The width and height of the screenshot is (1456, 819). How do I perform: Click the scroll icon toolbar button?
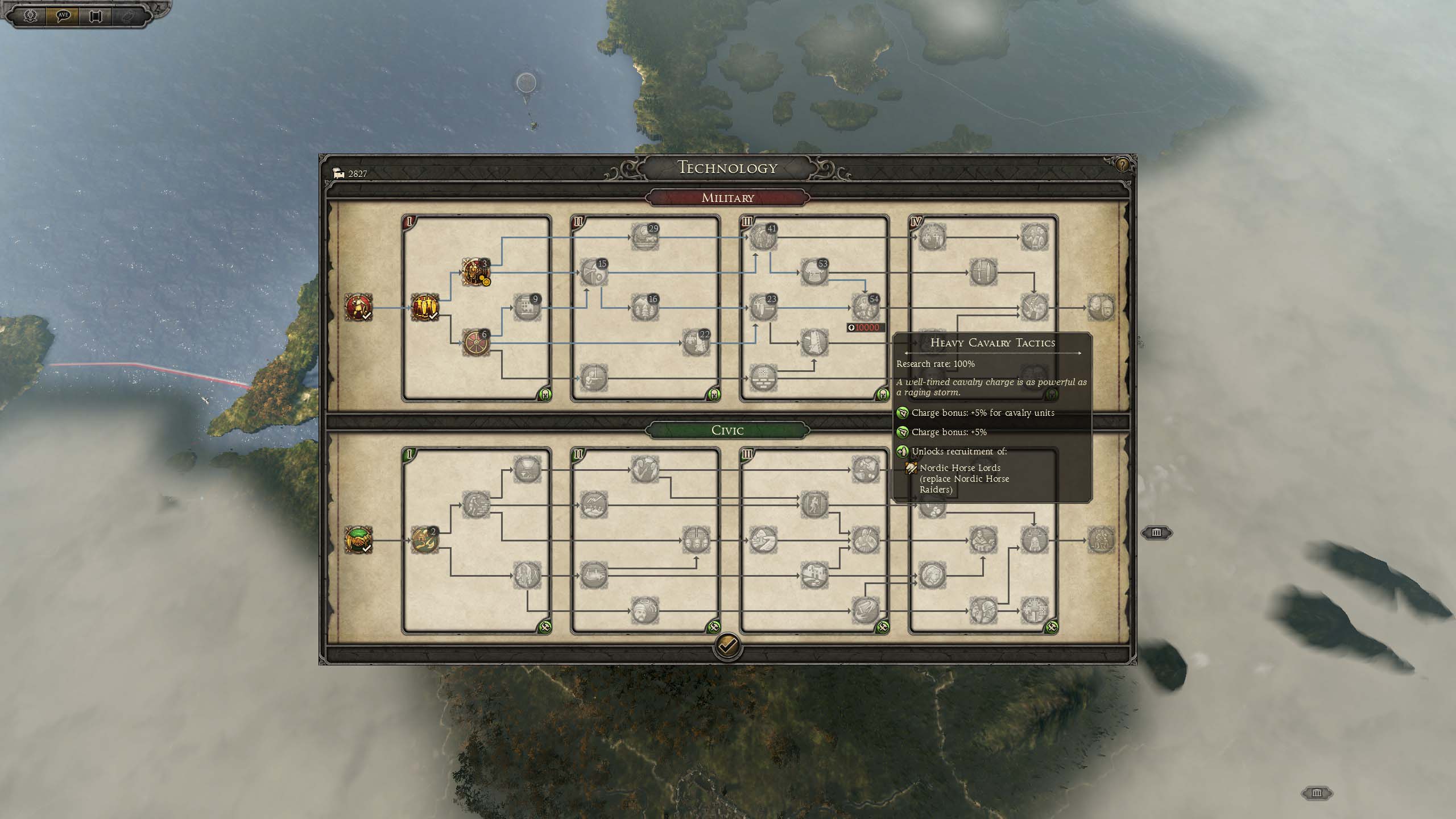point(95,16)
